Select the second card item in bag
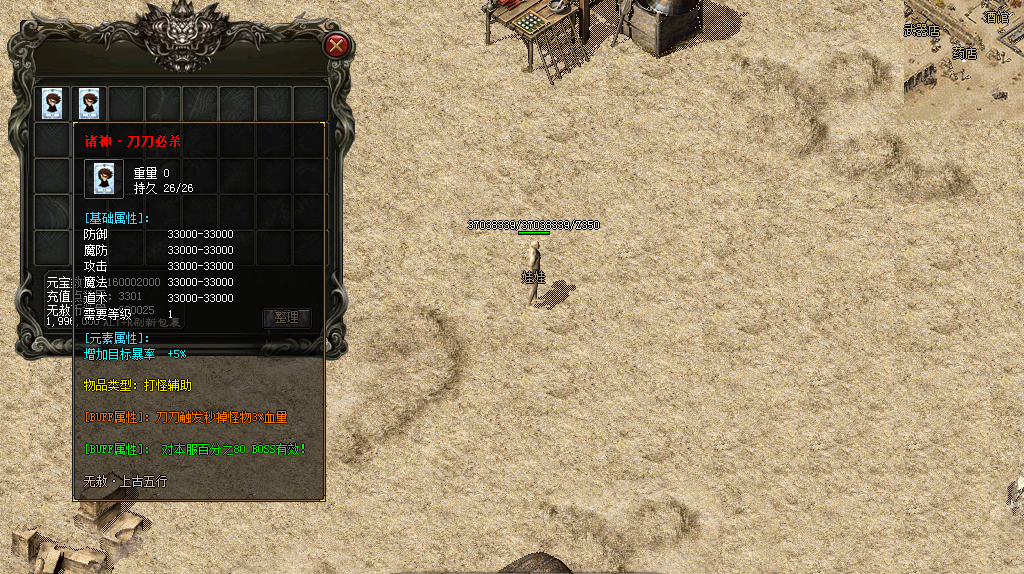The width and height of the screenshot is (1024, 574). (x=89, y=102)
